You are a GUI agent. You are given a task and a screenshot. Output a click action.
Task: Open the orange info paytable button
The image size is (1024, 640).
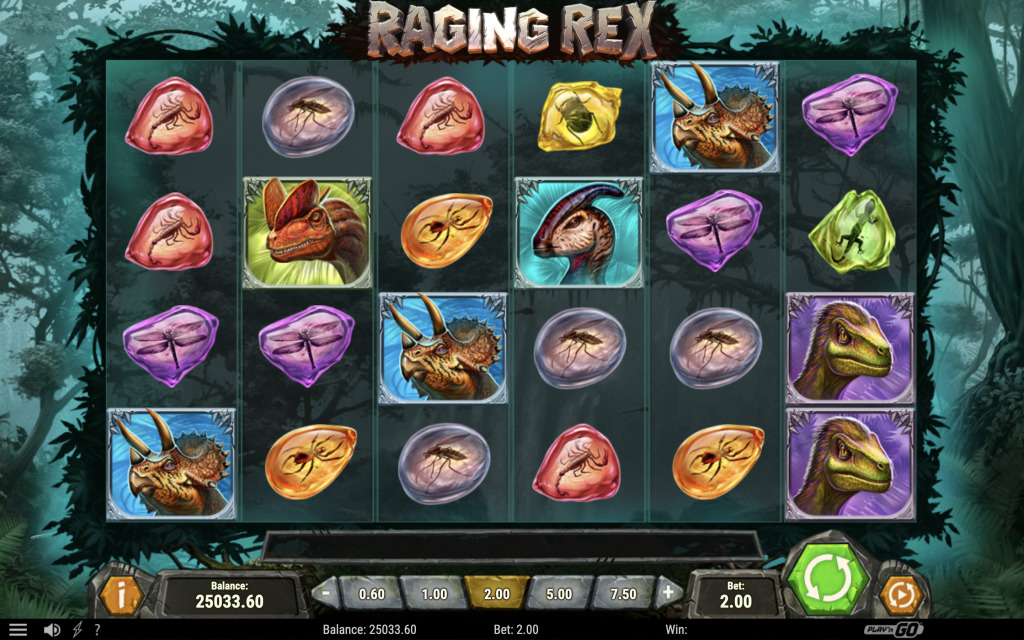point(120,595)
